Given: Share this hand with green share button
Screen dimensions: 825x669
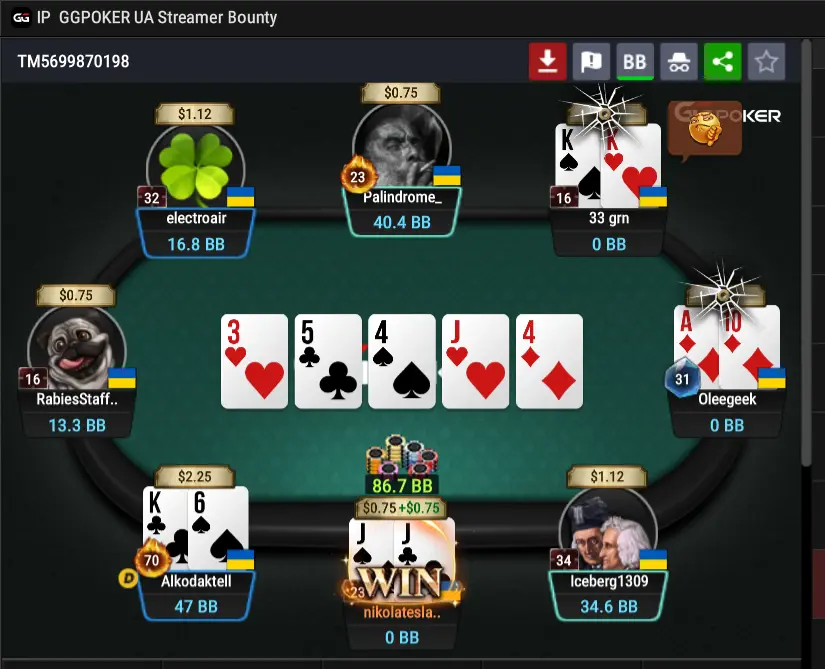Looking at the screenshot, I should (x=722, y=62).
